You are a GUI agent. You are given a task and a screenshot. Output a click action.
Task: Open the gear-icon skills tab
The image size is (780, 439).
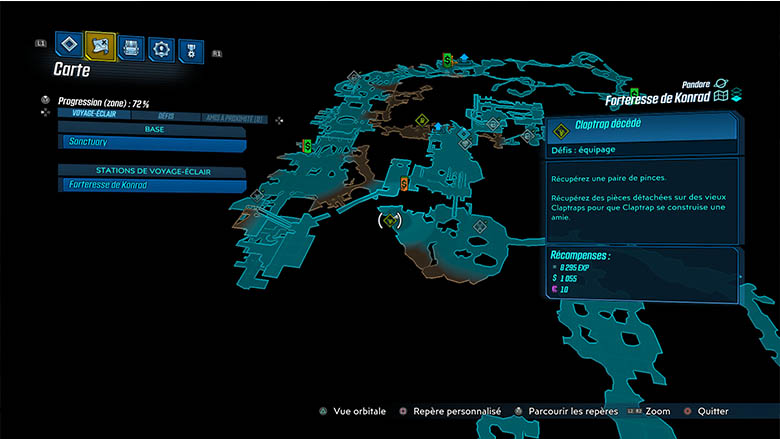tap(161, 48)
